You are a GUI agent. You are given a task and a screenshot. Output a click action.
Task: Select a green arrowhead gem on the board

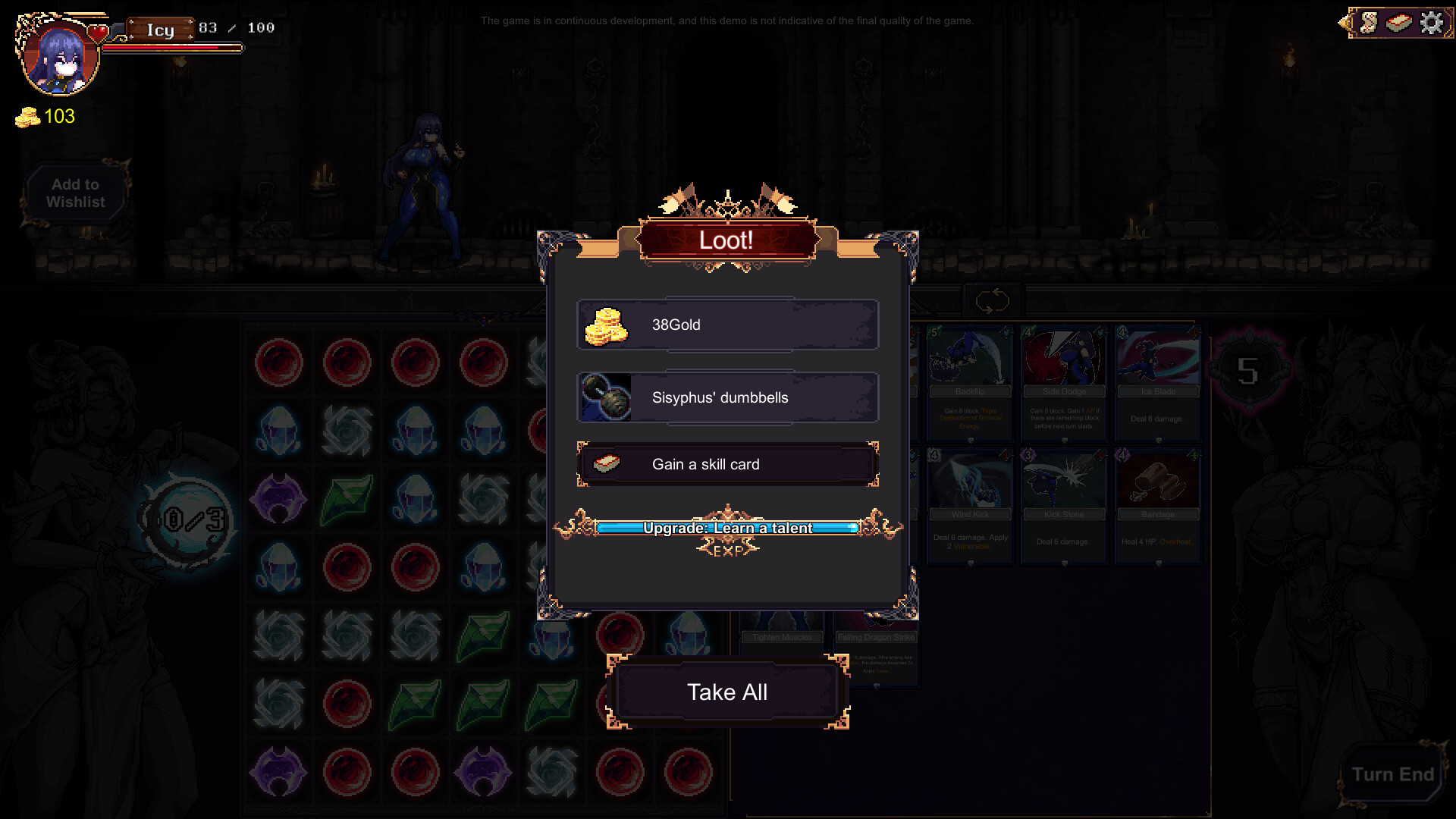[x=347, y=498]
